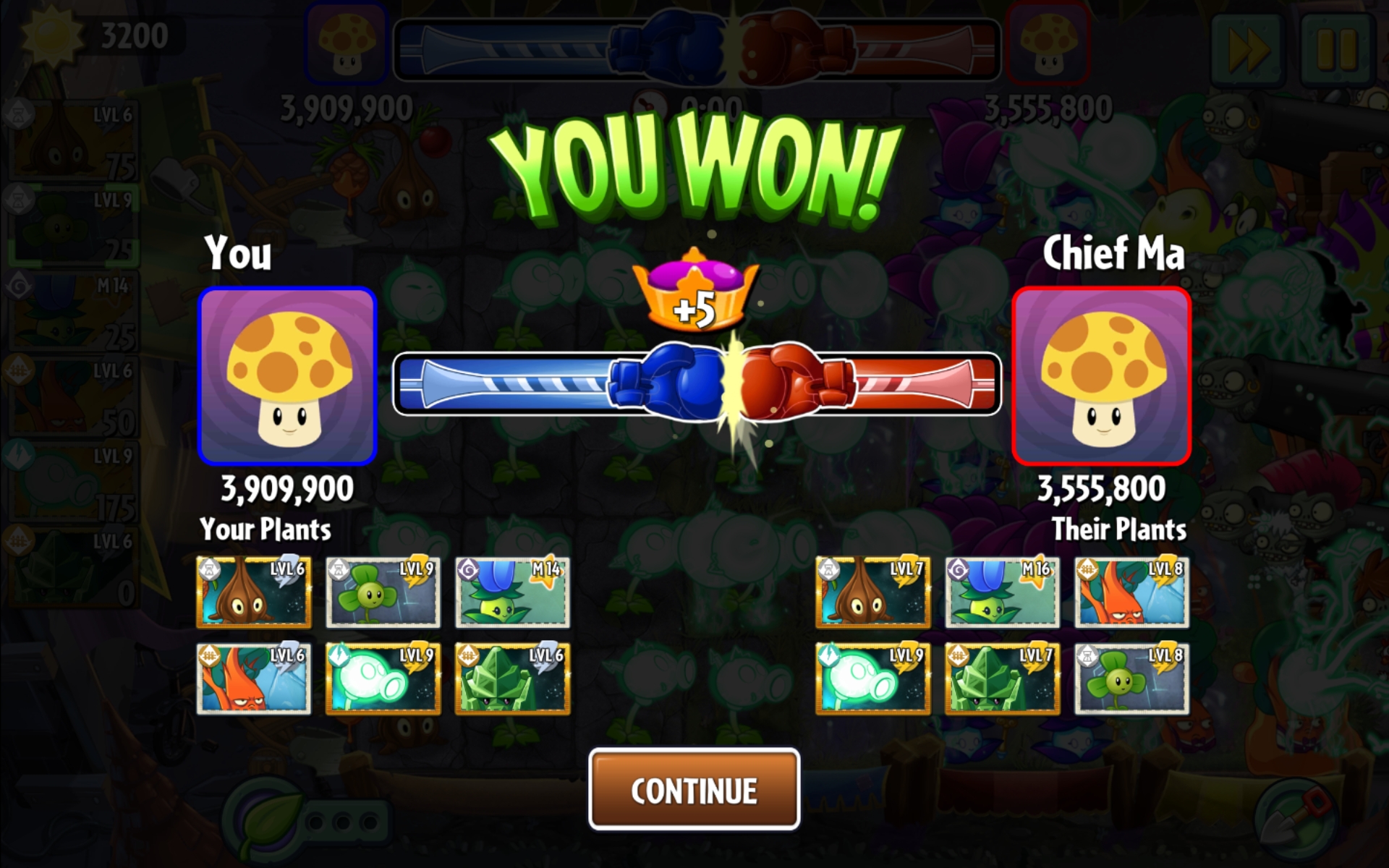
Task: Inspect opponent's LVL 9 glowing peashooter card
Action: click(873, 678)
